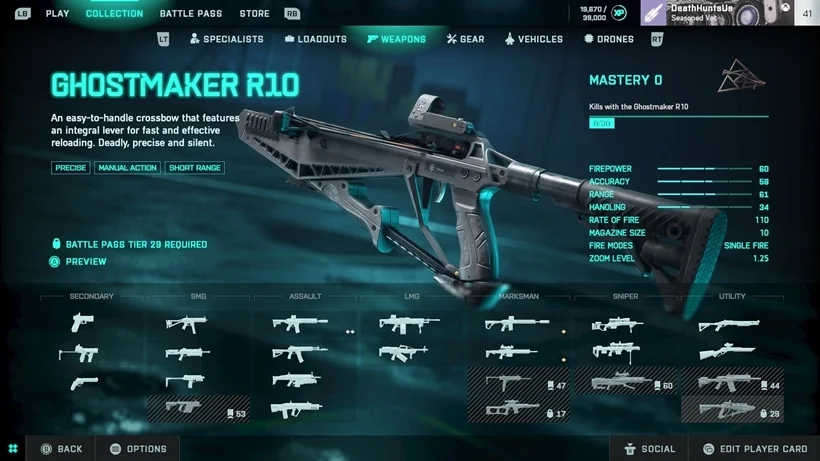Pick the locked marksman weapon marked 17
This screenshot has height=461, width=820.
pyautogui.click(x=519, y=409)
